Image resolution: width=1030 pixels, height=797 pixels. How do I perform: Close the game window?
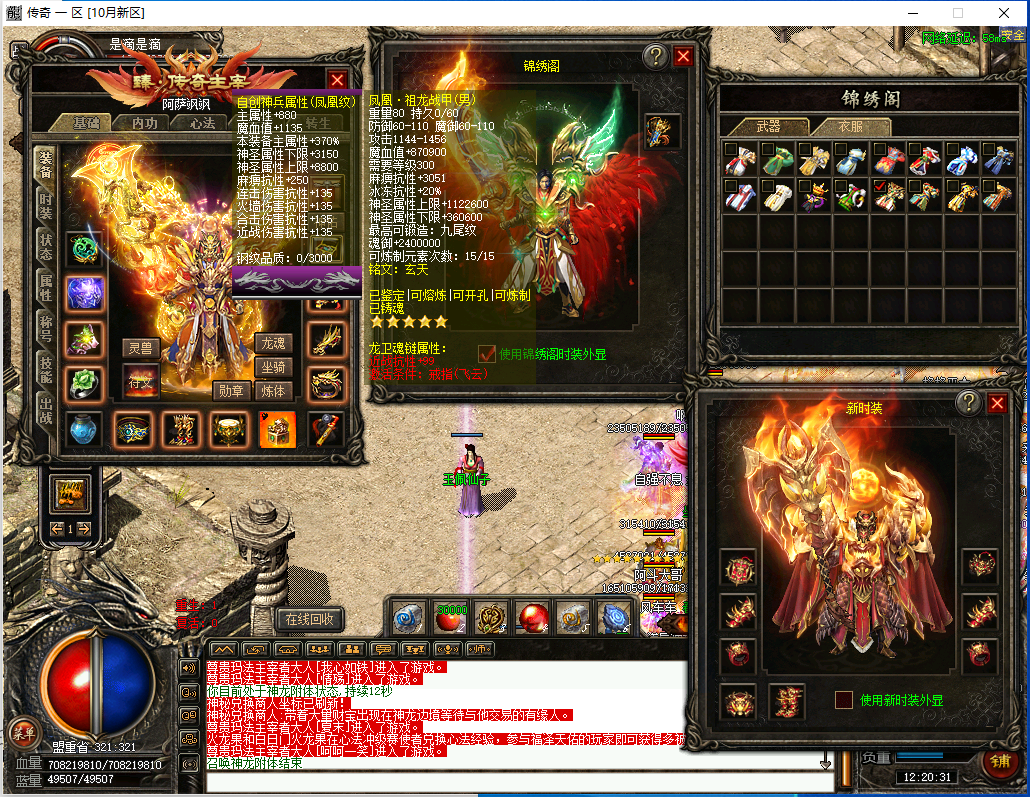click(x=1005, y=13)
